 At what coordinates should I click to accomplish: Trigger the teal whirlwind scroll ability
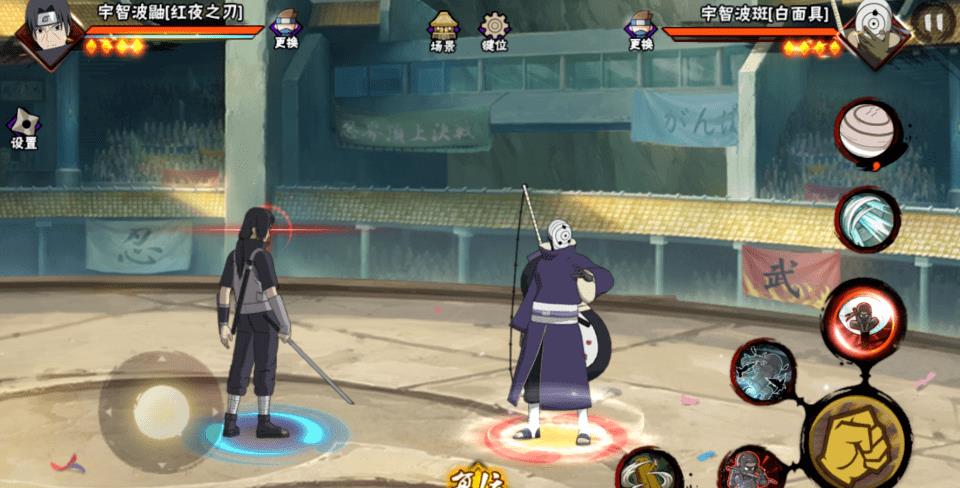coord(867,219)
